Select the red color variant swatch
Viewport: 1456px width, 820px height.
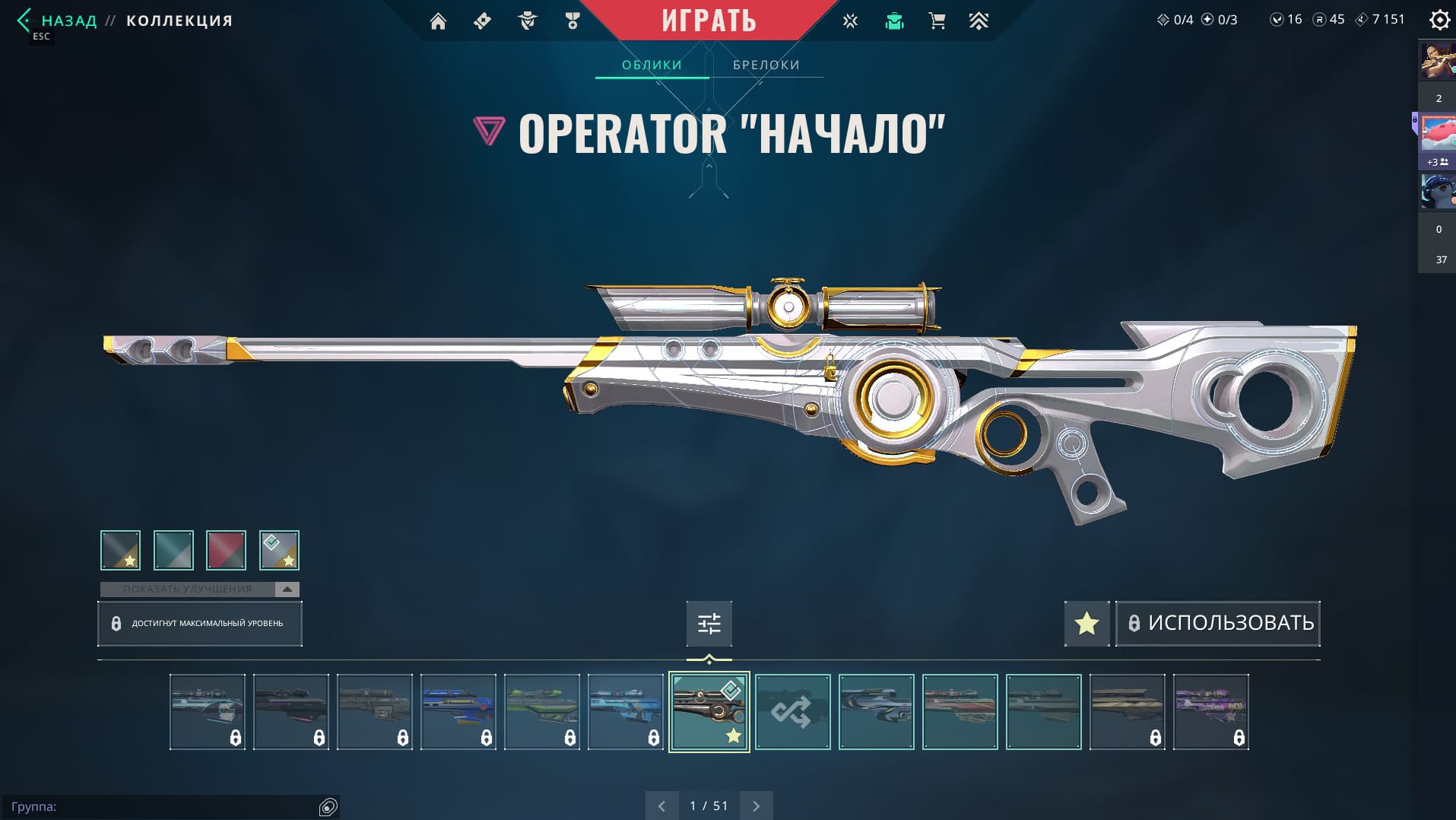pos(226,550)
